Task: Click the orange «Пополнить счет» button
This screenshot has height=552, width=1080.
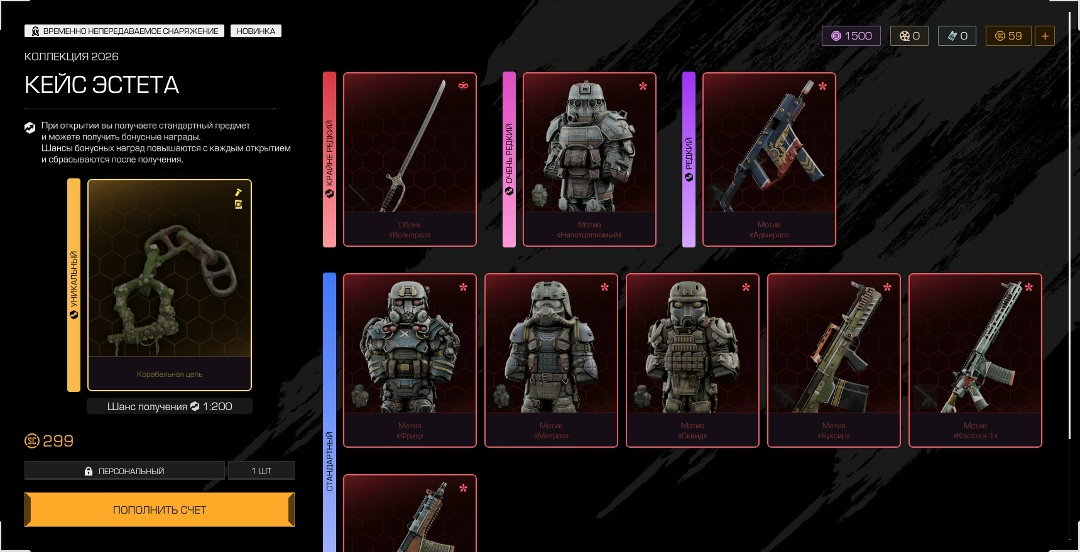Action: click(159, 509)
